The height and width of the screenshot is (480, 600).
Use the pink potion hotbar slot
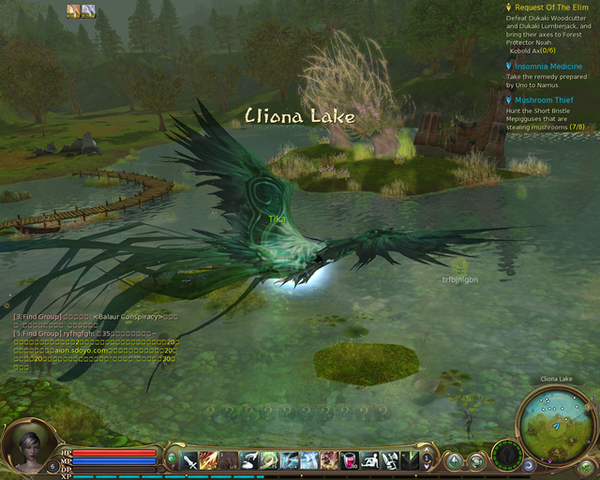pyautogui.click(x=349, y=460)
